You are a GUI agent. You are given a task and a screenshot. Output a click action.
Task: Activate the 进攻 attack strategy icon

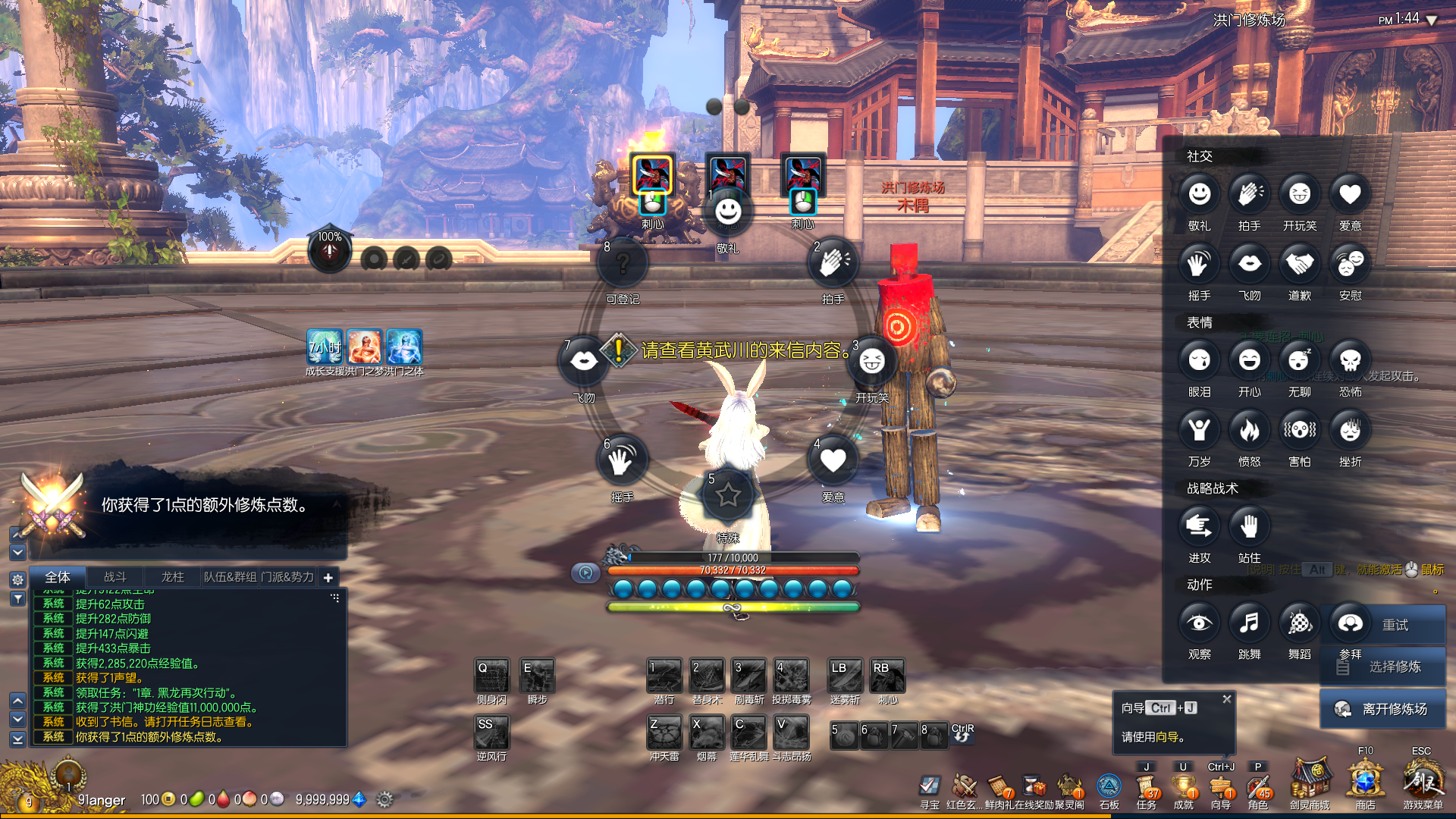1199,527
